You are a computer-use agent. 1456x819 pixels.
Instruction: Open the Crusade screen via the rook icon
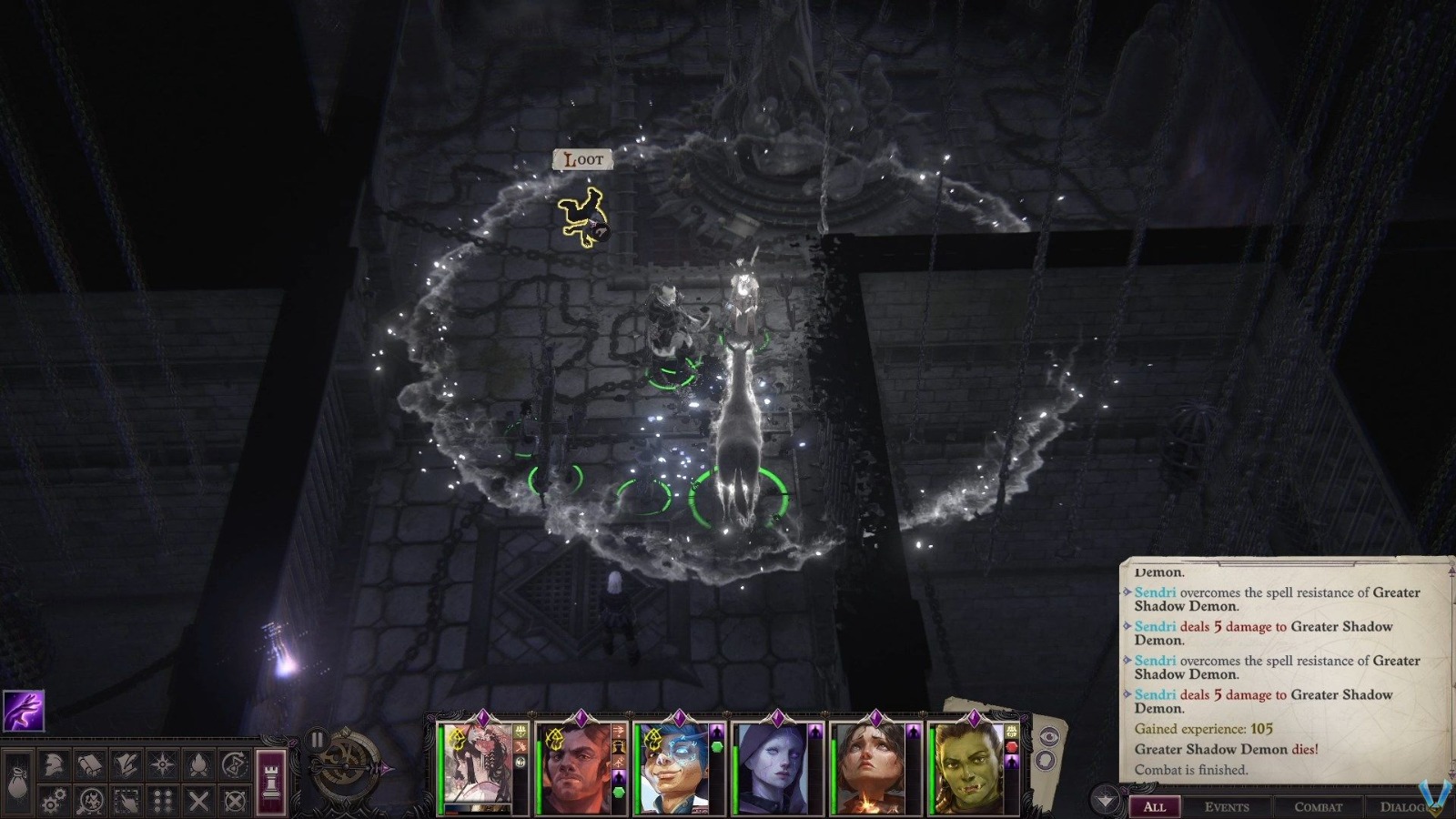[269, 784]
